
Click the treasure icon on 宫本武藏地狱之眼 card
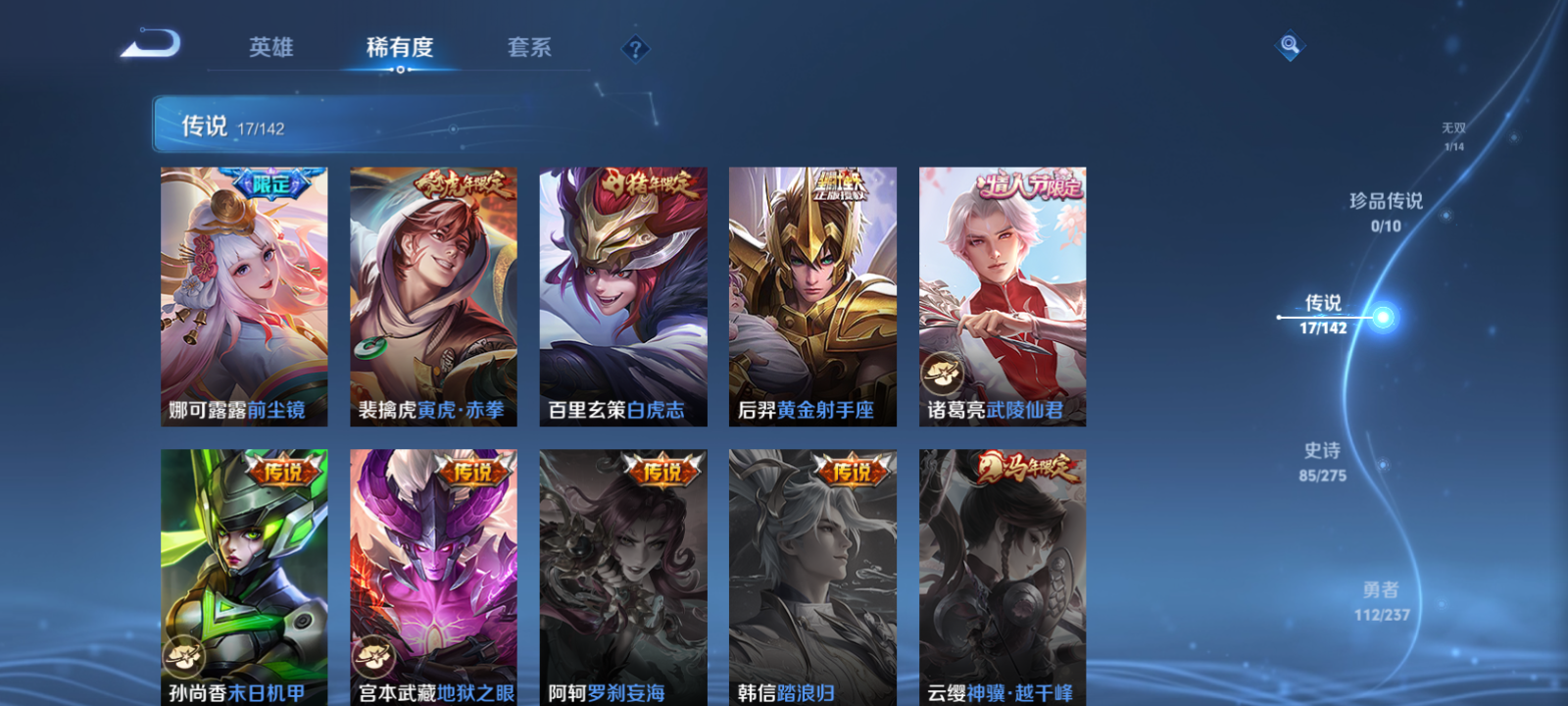(371, 655)
